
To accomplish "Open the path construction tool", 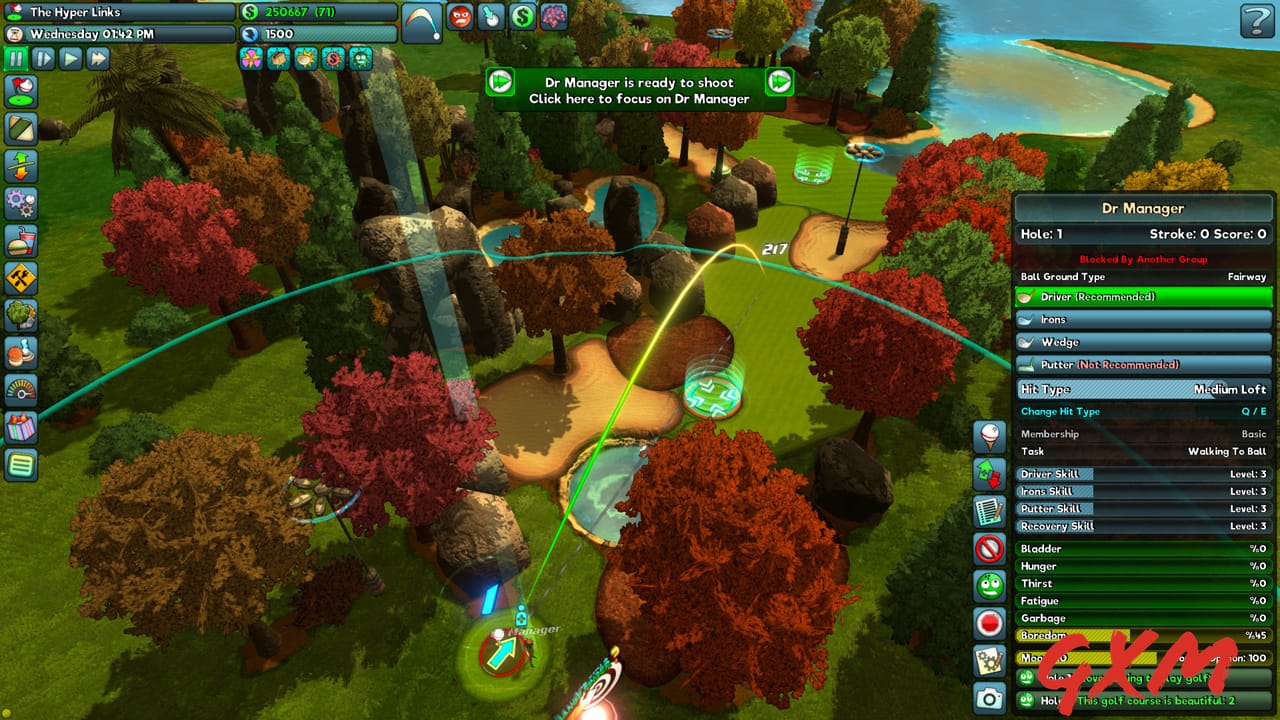I will [x=20, y=279].
